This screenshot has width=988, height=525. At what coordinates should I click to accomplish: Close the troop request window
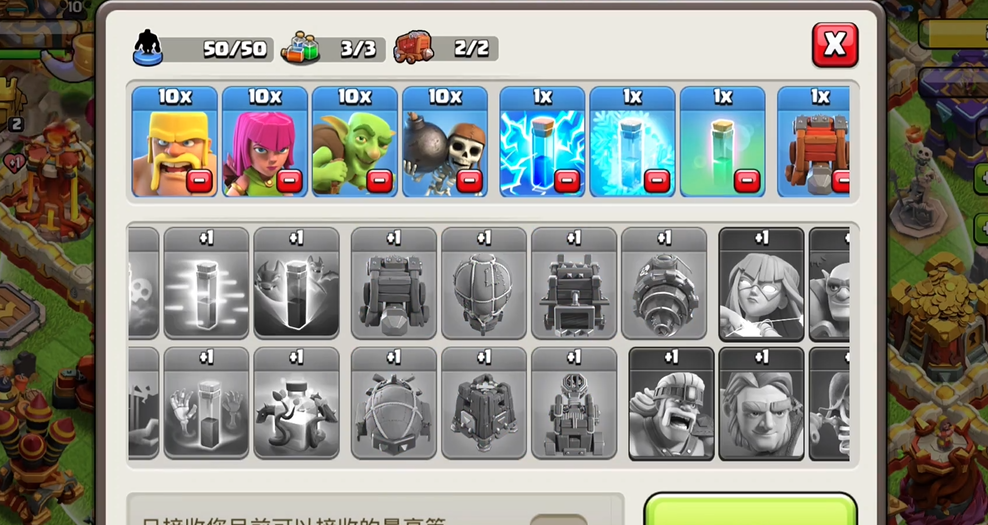tap(834, 45)
